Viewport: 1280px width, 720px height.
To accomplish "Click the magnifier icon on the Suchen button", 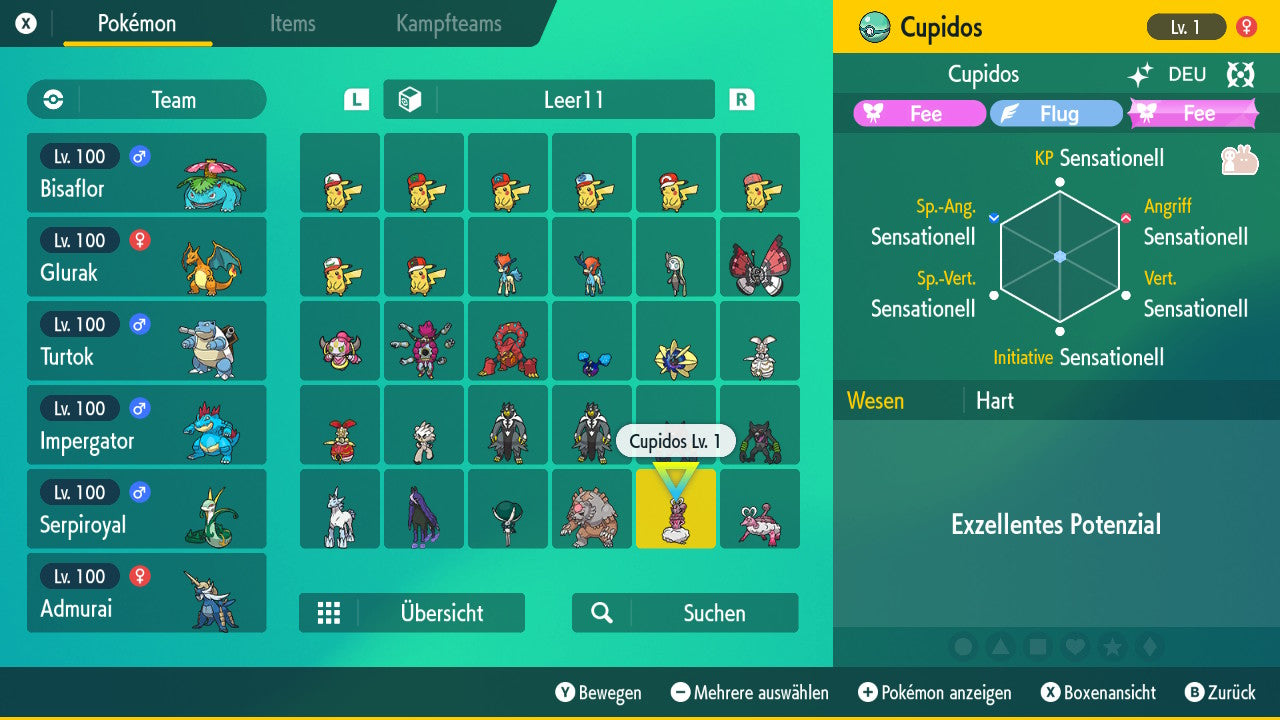I will point(603,613).
